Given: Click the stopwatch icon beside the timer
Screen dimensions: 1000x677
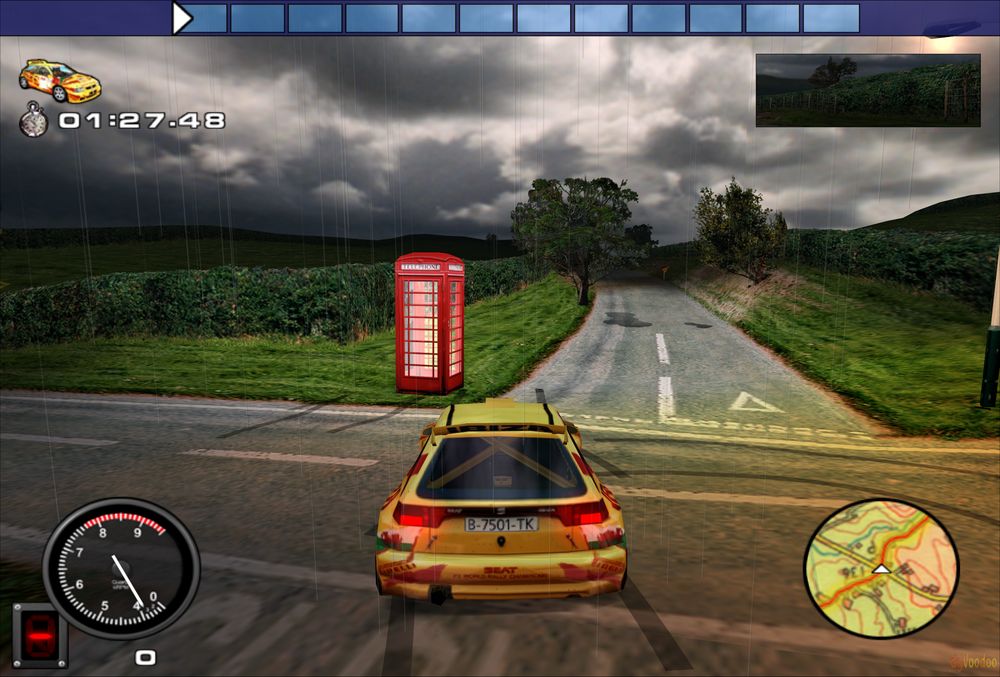Looking at the screenshot, I should [34, 121].
